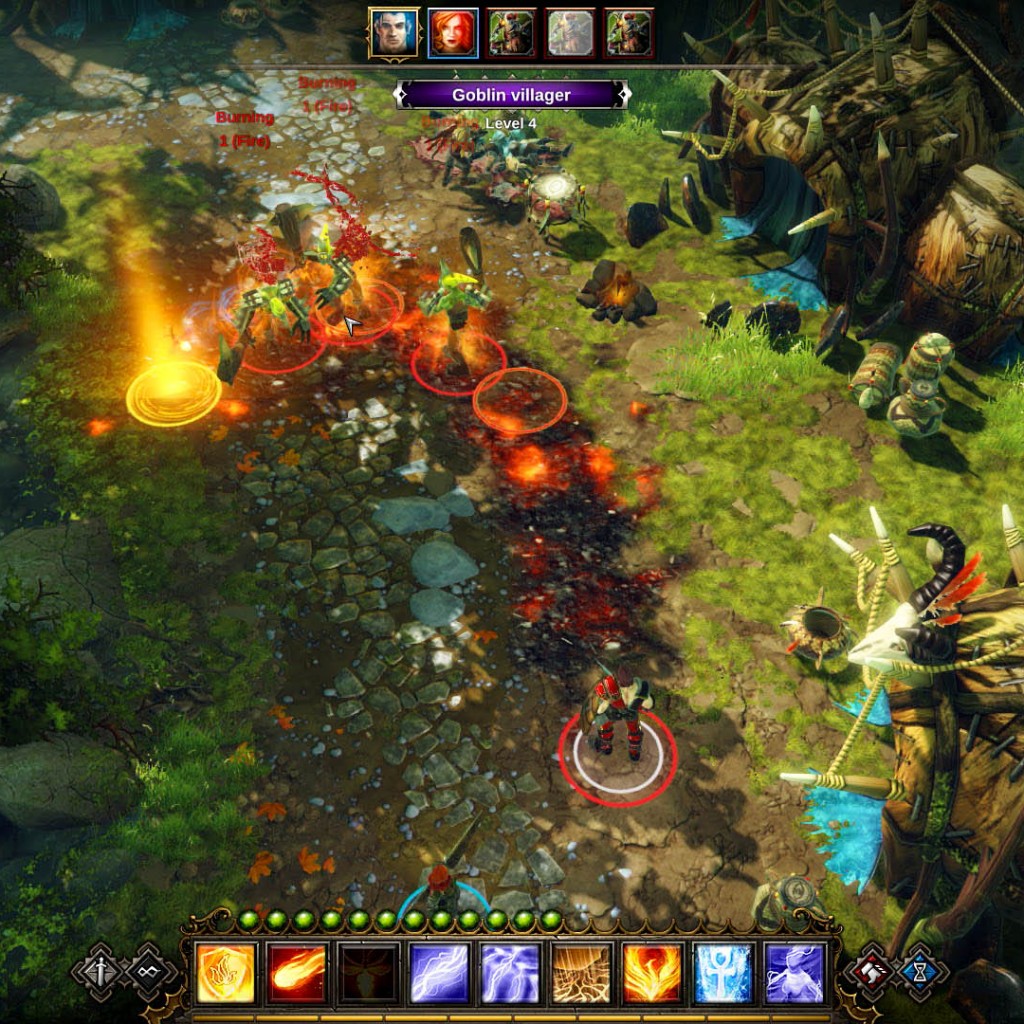Image resolution: width=1024 pixels, height=1024 pixels.
Task: Cast the fireball meteor skill
Action: click(297, 973)
